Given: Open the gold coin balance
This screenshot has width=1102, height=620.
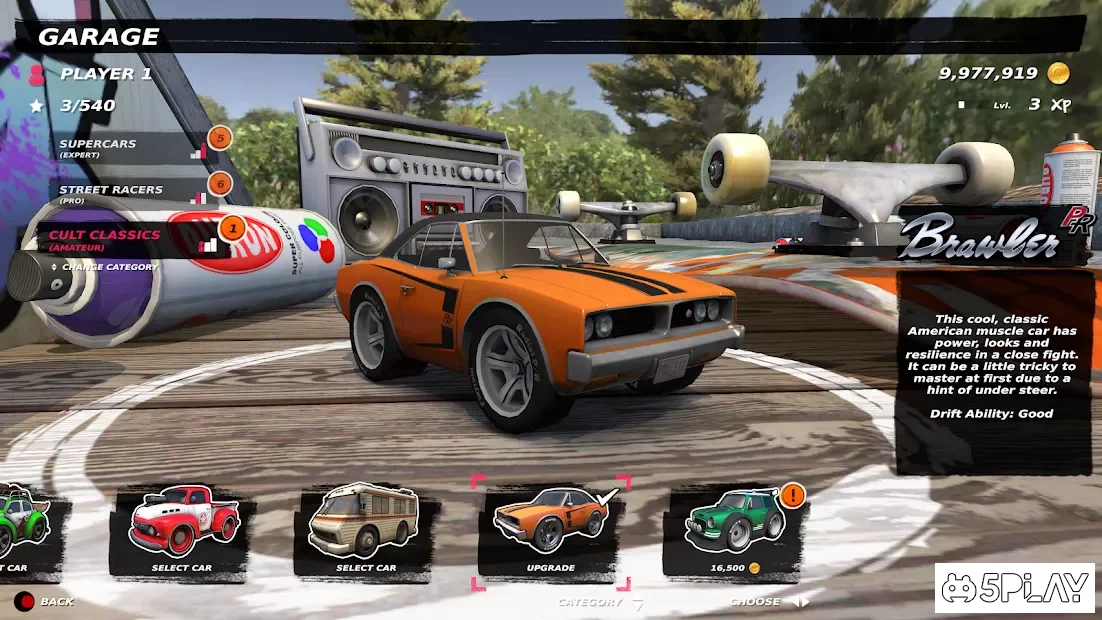Looking at the screenshot, I should (1003, 73).
